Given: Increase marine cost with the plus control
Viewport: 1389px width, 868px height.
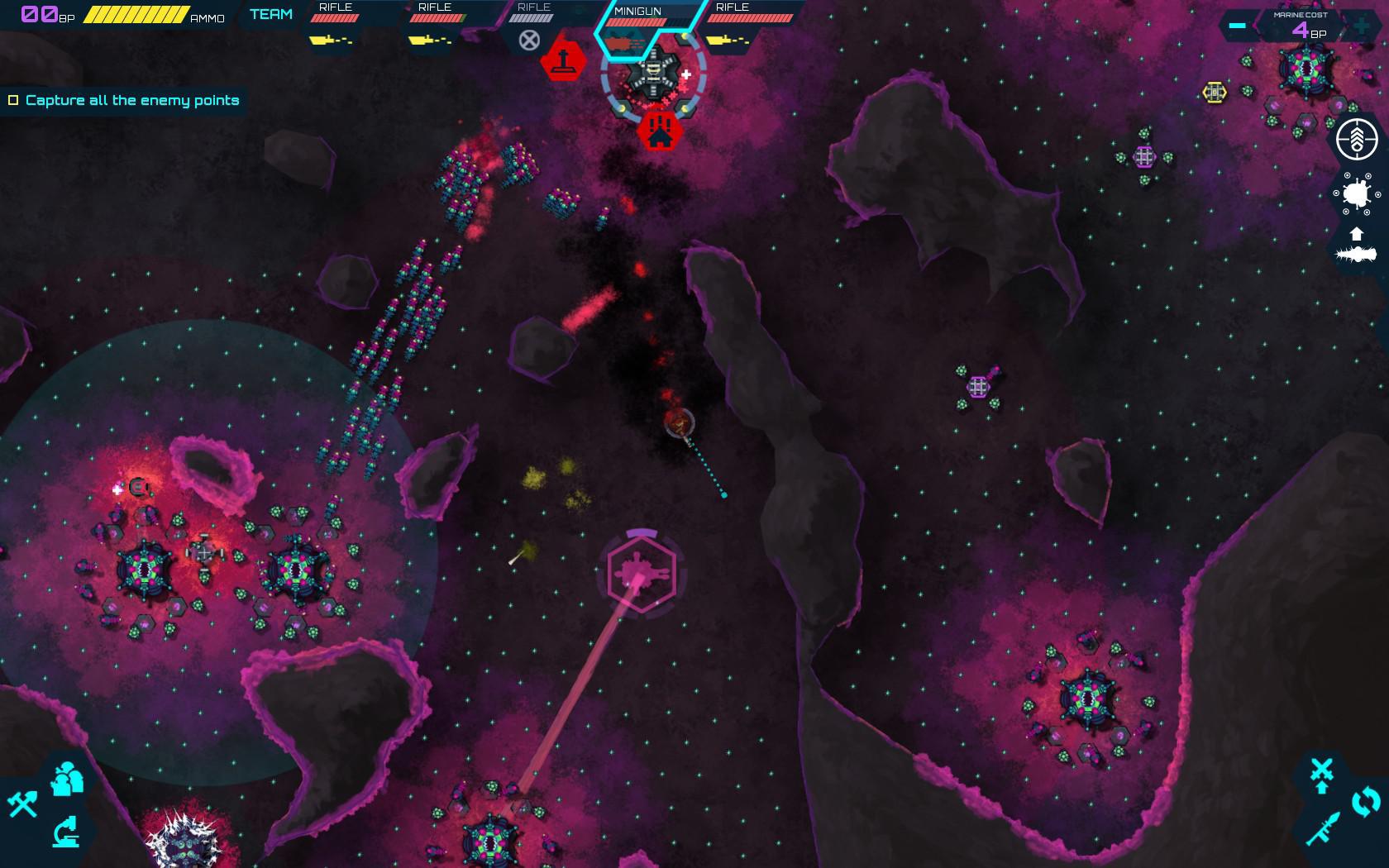Looking at the screenshot, I should 1359,26.
